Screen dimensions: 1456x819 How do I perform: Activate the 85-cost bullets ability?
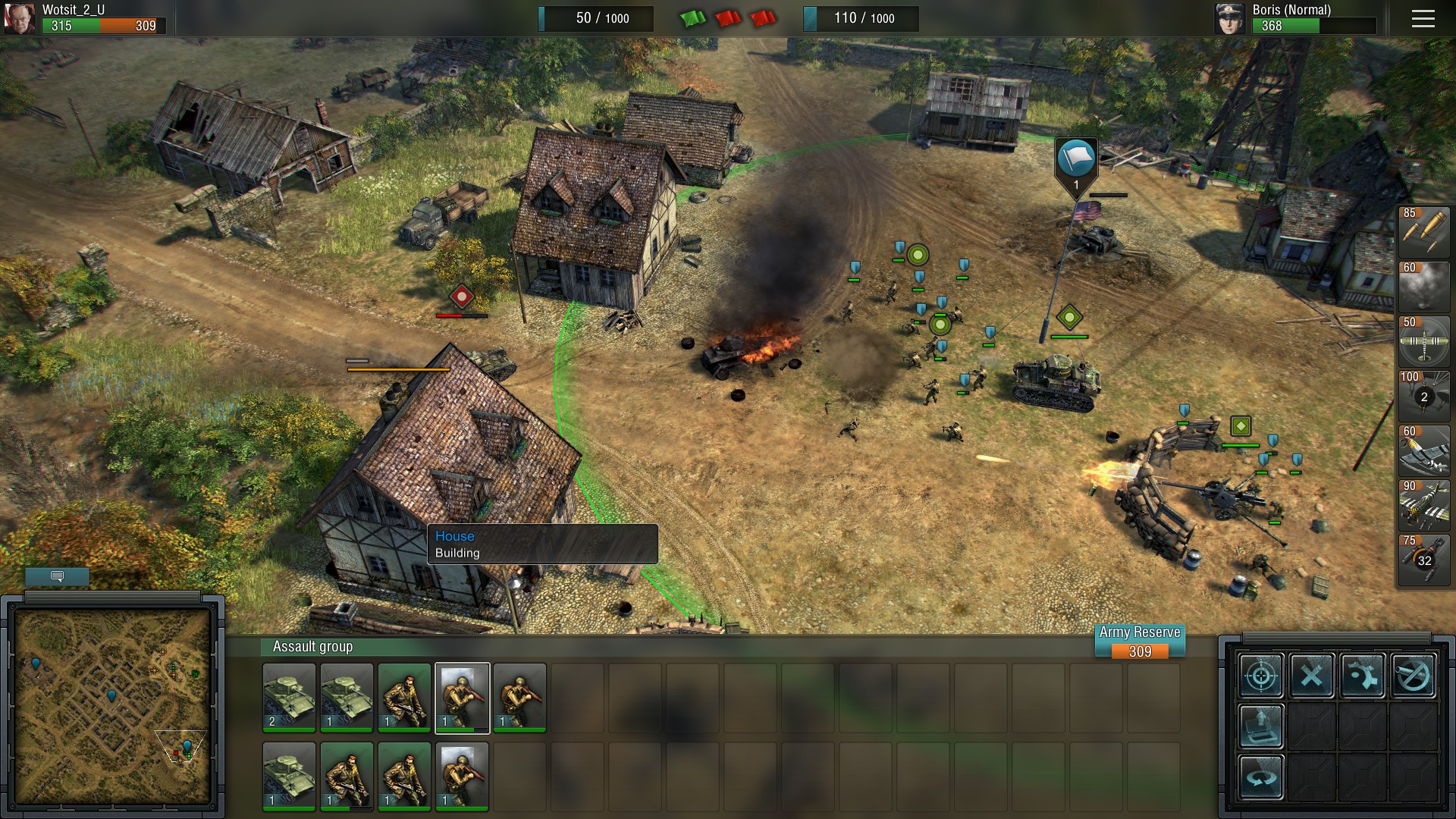[1423, 231]
